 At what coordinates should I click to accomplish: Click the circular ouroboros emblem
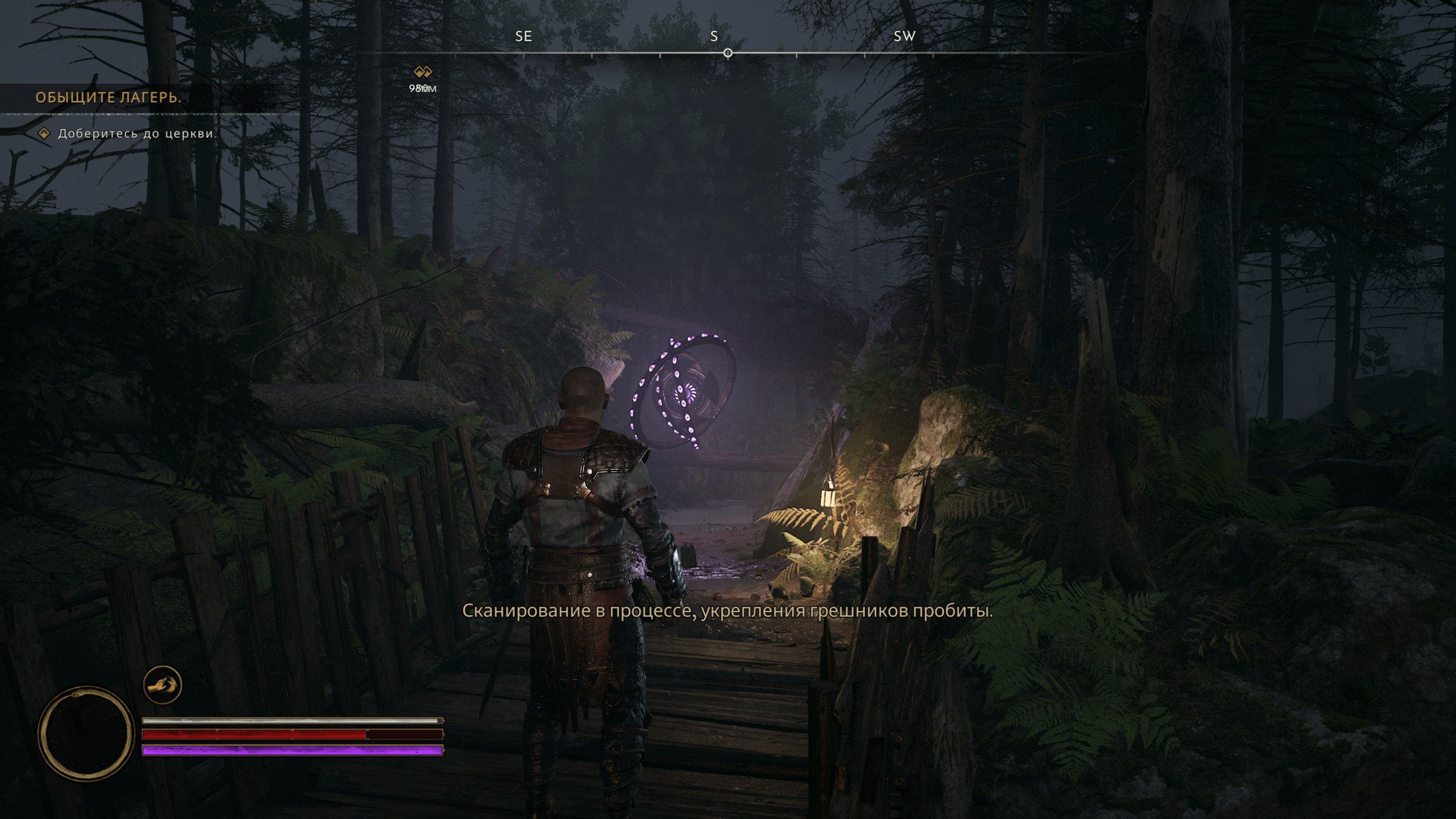(x=85, y=733)
